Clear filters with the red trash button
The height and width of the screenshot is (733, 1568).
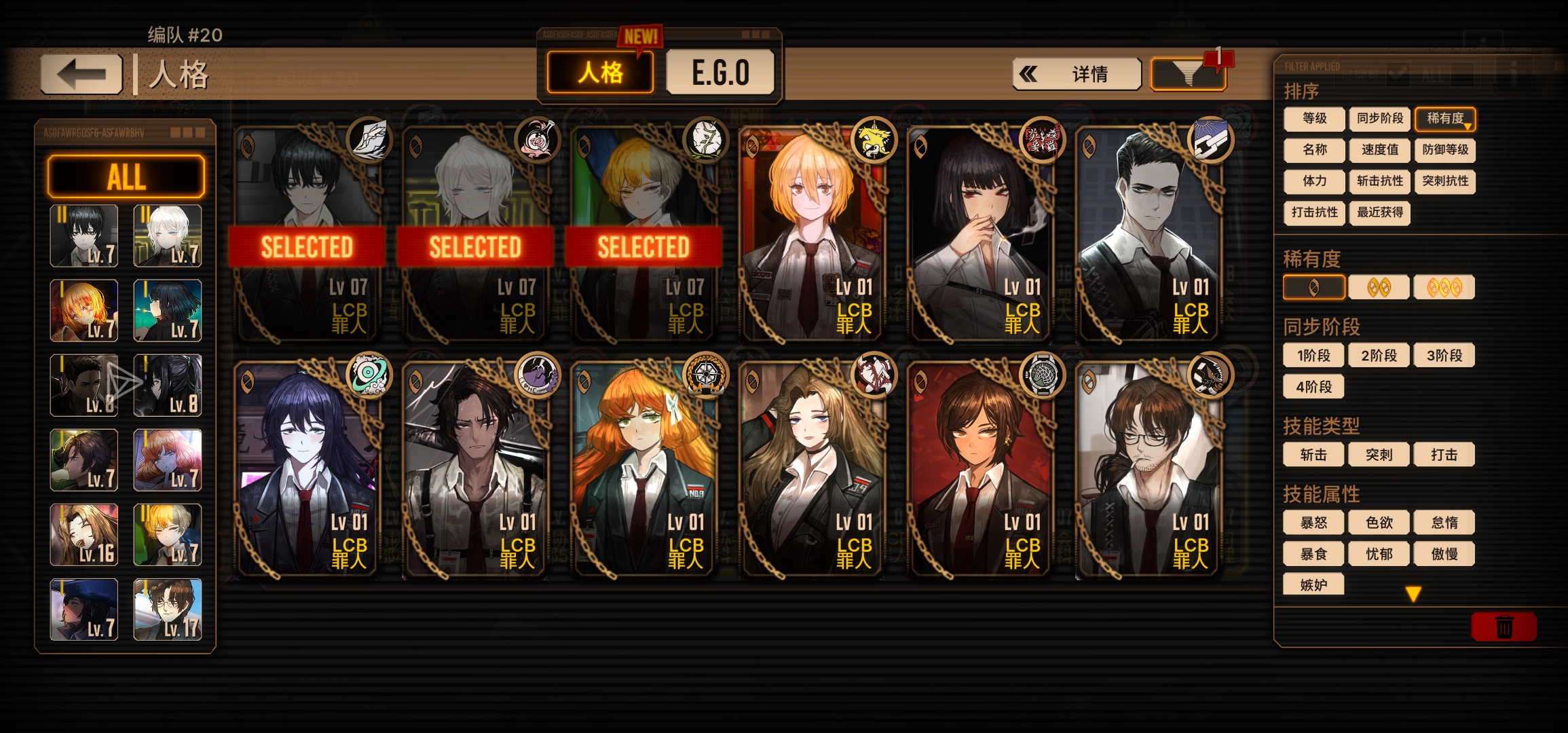(x=1504, y=626)
